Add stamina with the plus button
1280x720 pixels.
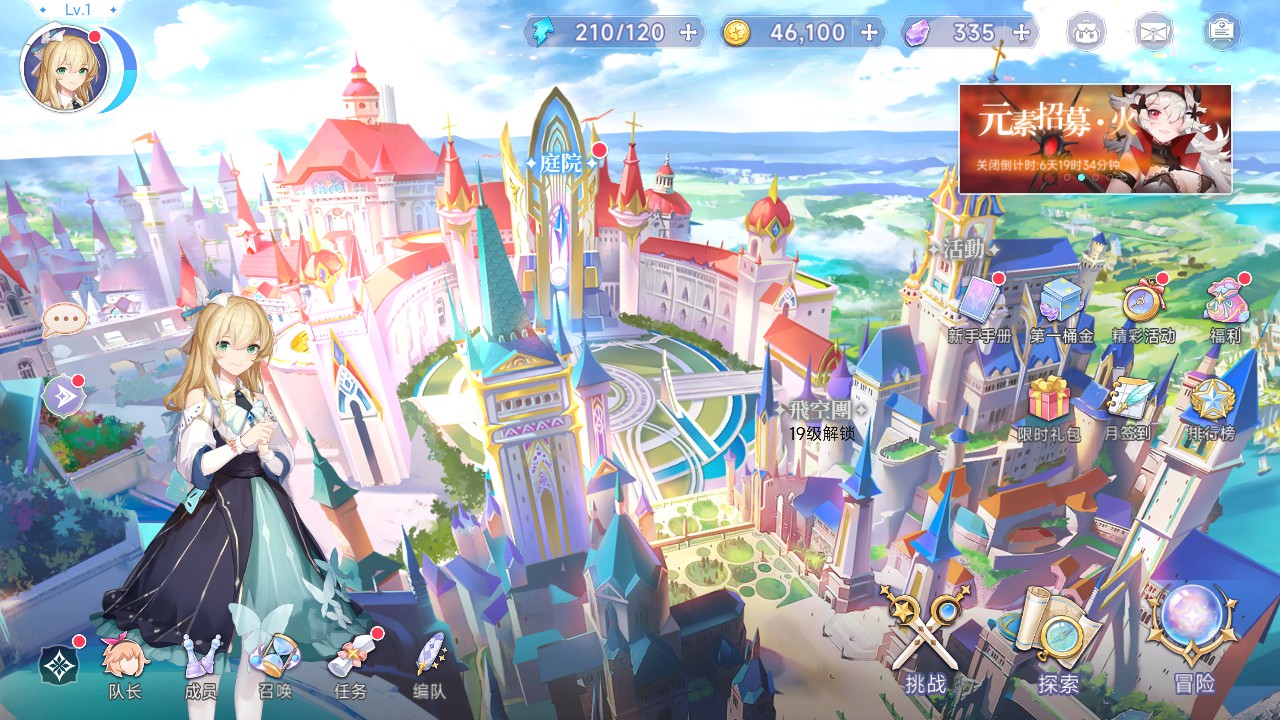pyautogui.click(x=688, y=32)
